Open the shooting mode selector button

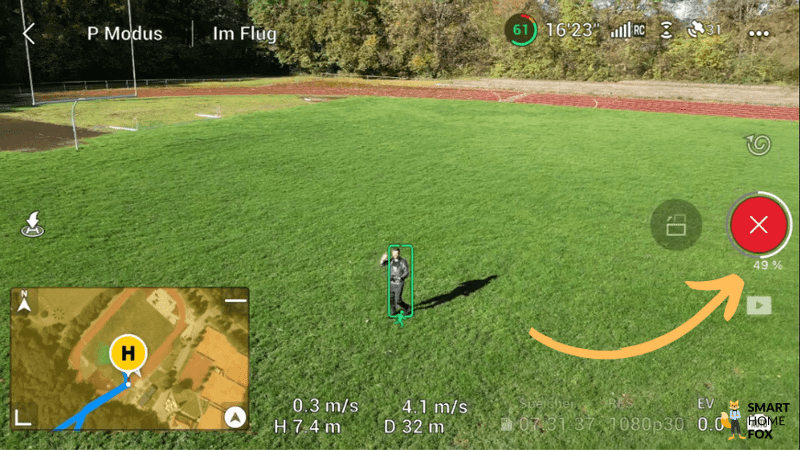click(x=676, y=224)
